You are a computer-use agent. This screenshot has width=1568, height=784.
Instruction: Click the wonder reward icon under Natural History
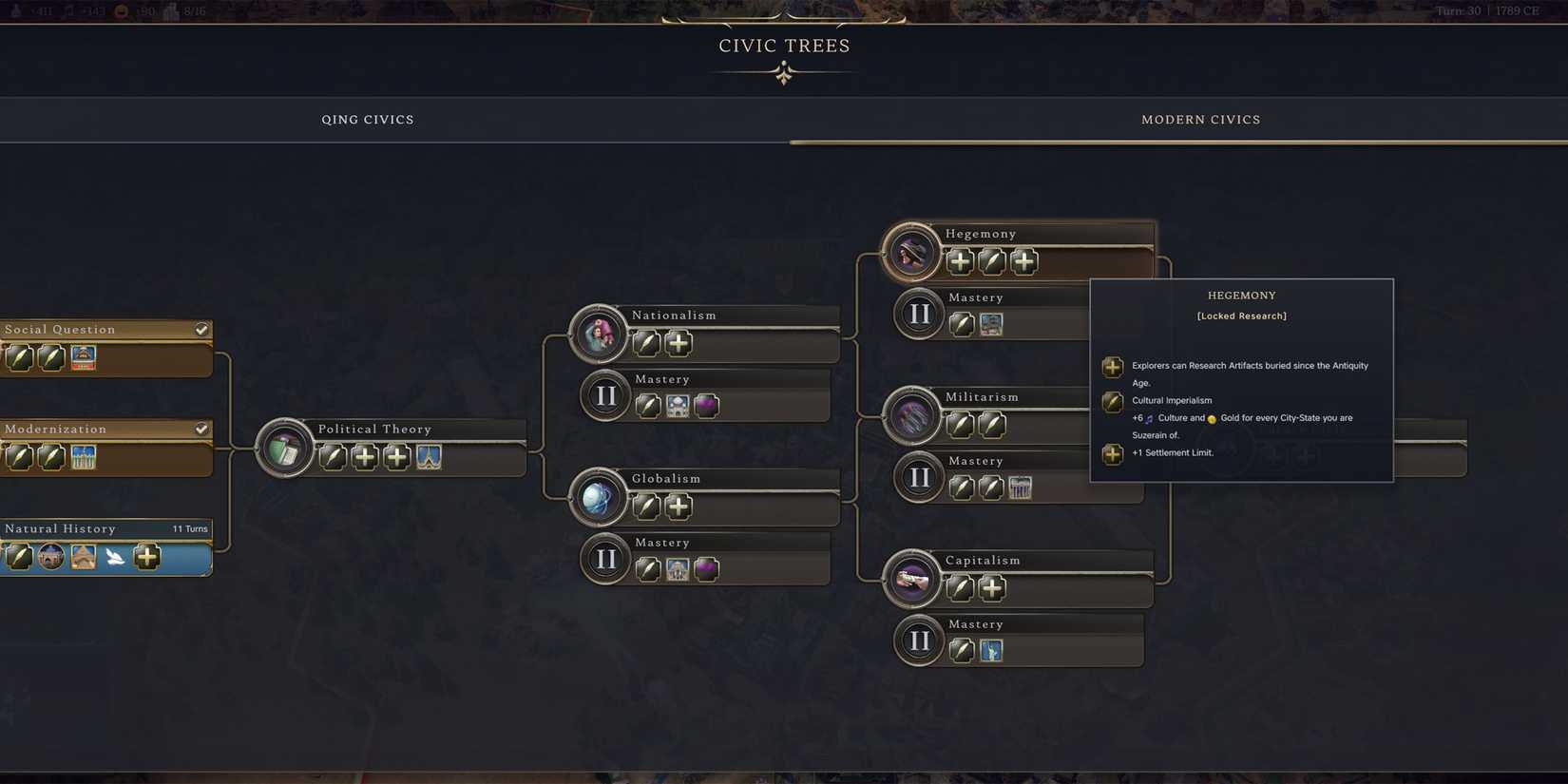(x=84, y=558)
